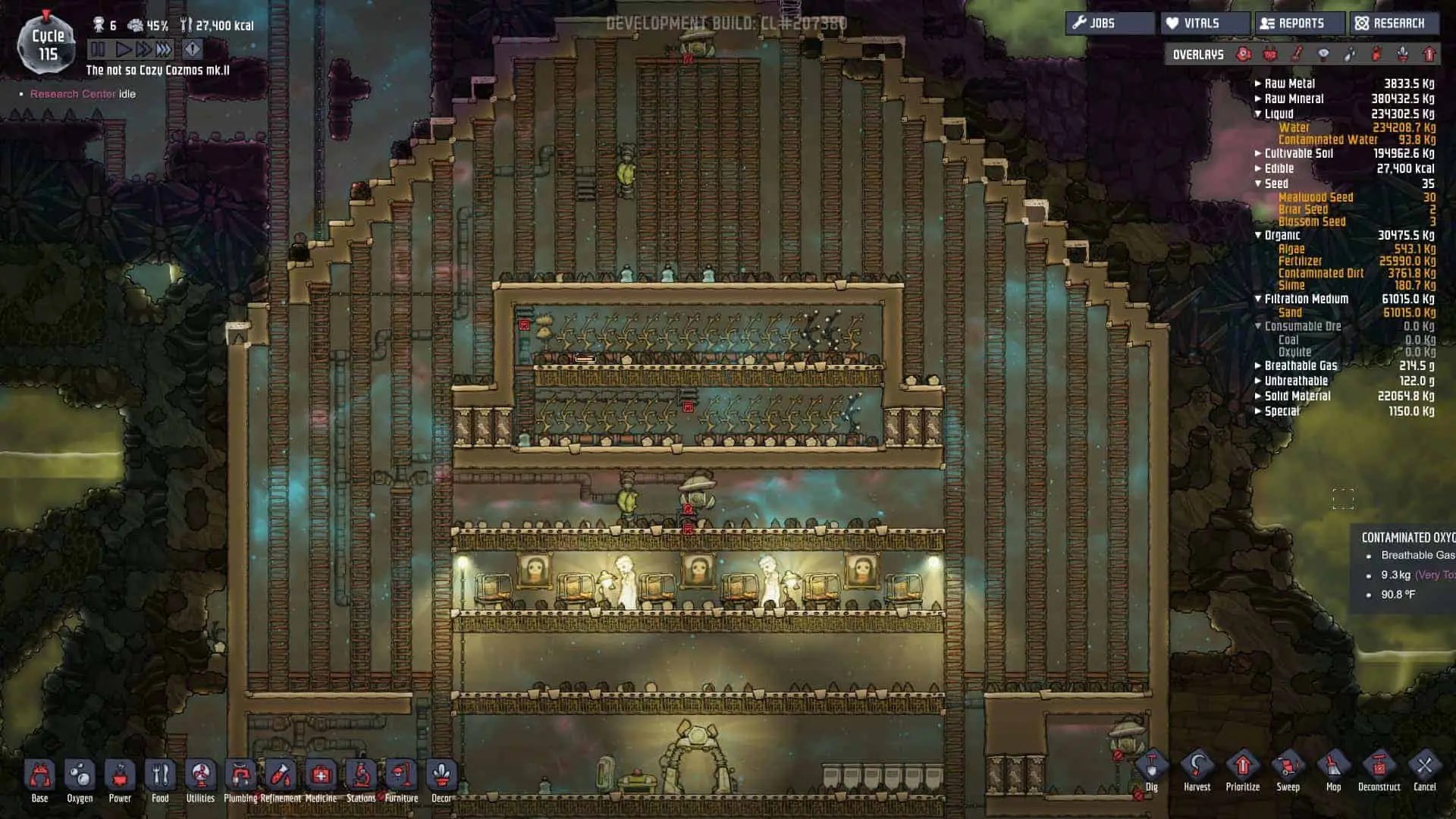The height and width of the screenshot is (819, 1456).
Task: Toggle the Oxygen overlay
Action: coord(1243,55)
